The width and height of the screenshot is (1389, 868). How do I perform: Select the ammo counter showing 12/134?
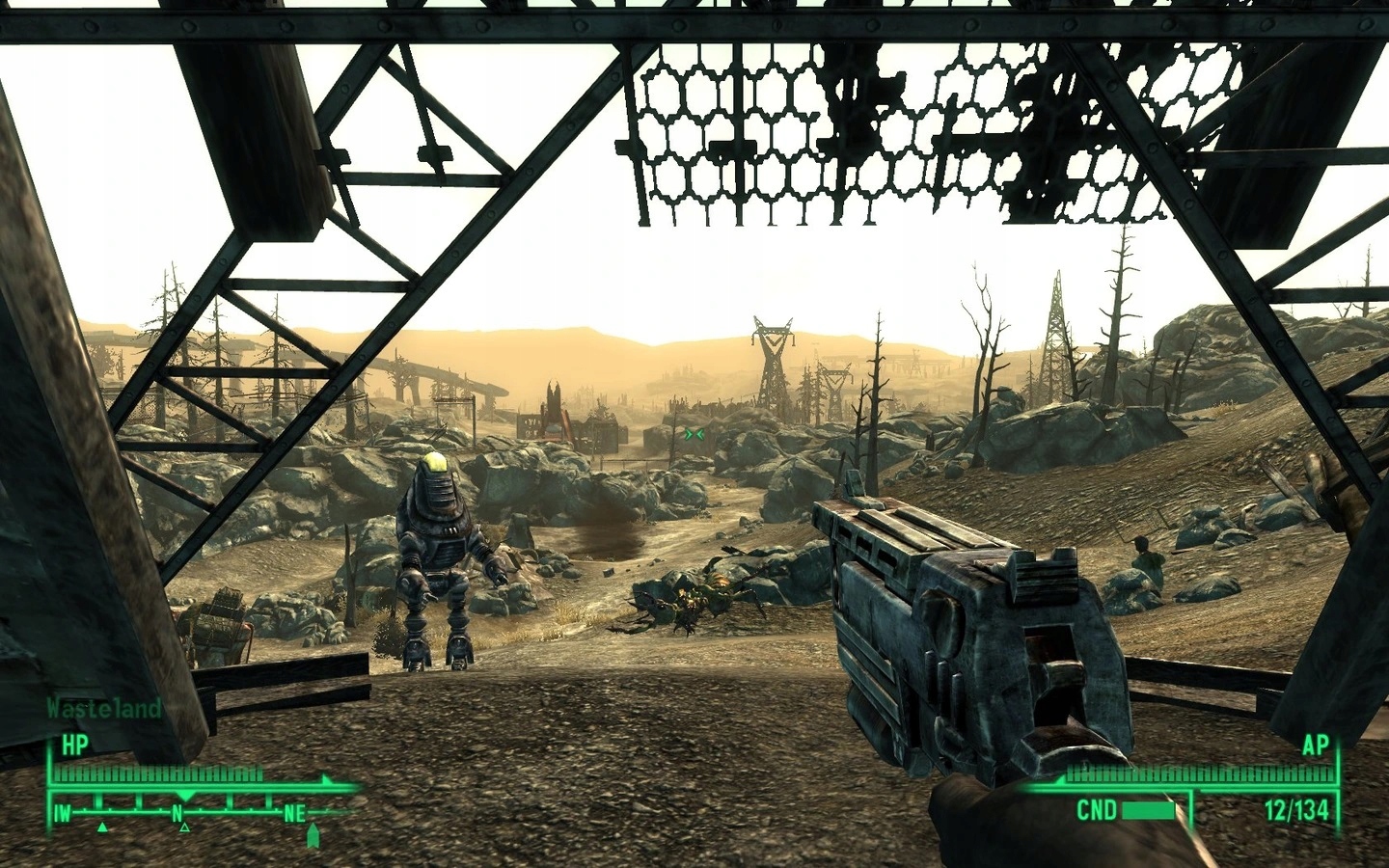[x=1297, y=810]
